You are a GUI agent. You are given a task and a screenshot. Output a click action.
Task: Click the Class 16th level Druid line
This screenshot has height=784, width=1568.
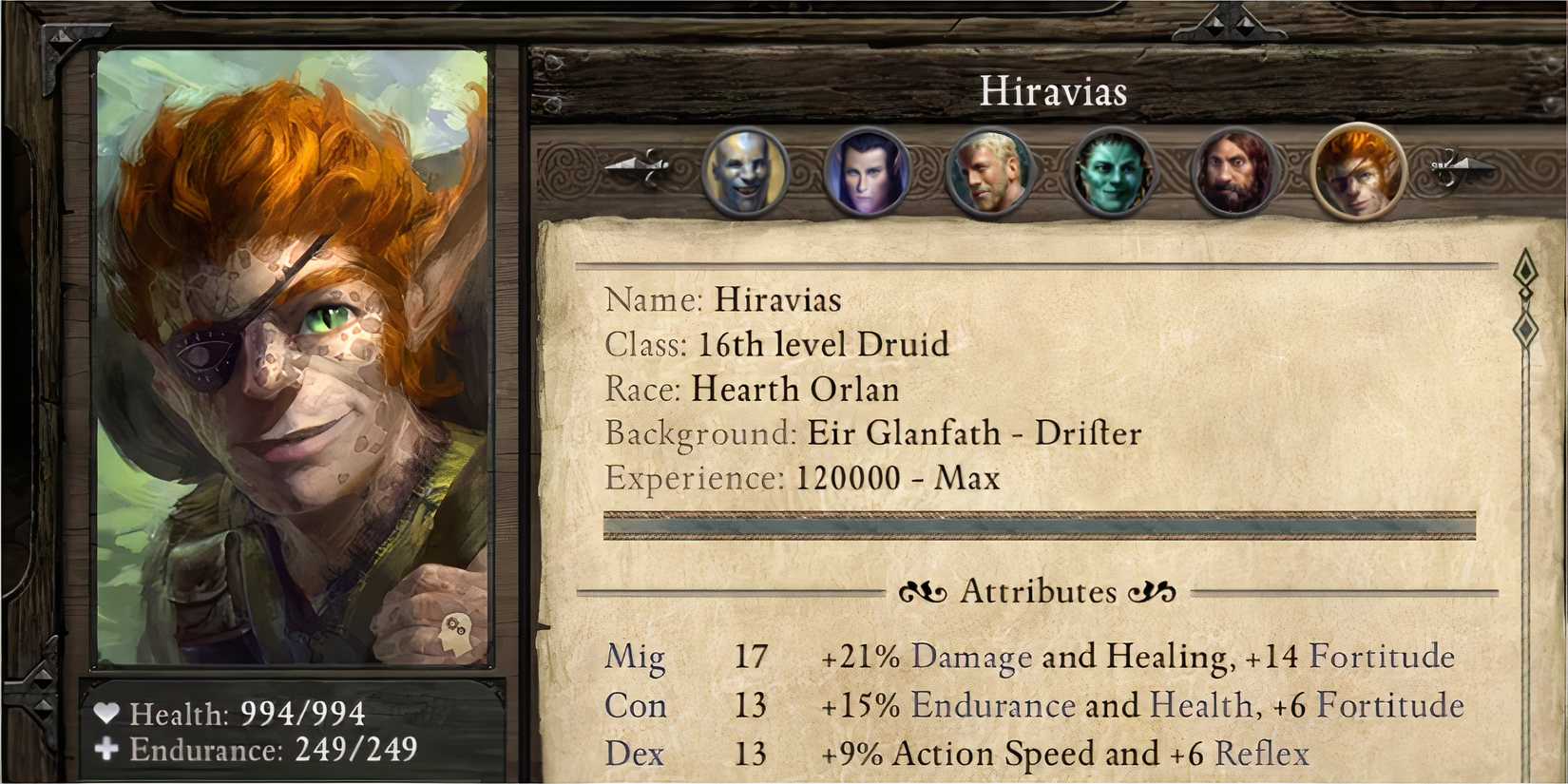(x=777, y=344)
